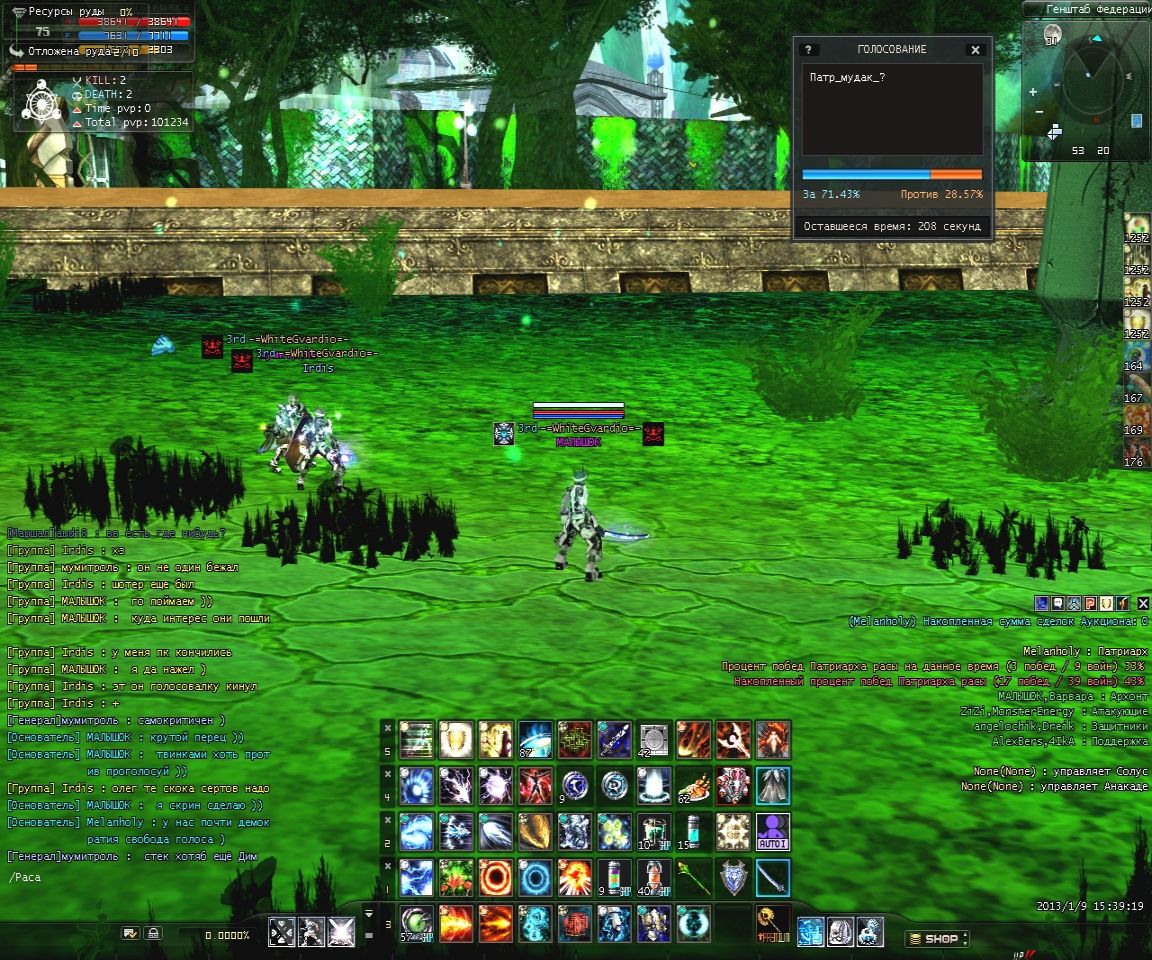This screenshot has width=1152, height=960.
Task: Click the chat input field showing /Раса
Action: pyautogui.click(x=150, y=877)
